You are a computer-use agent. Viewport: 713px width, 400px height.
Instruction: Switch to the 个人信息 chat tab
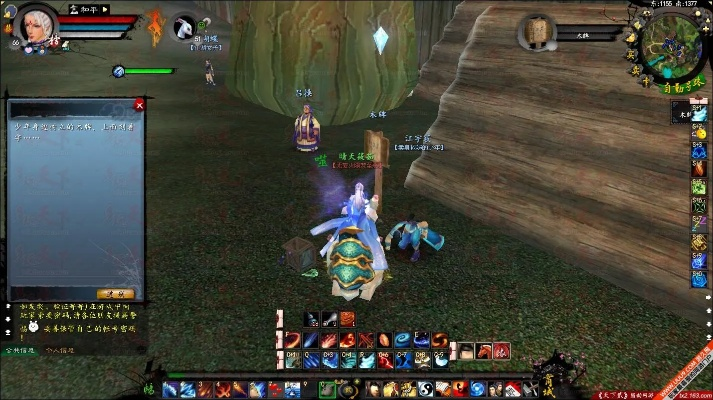tap(62, 351)
